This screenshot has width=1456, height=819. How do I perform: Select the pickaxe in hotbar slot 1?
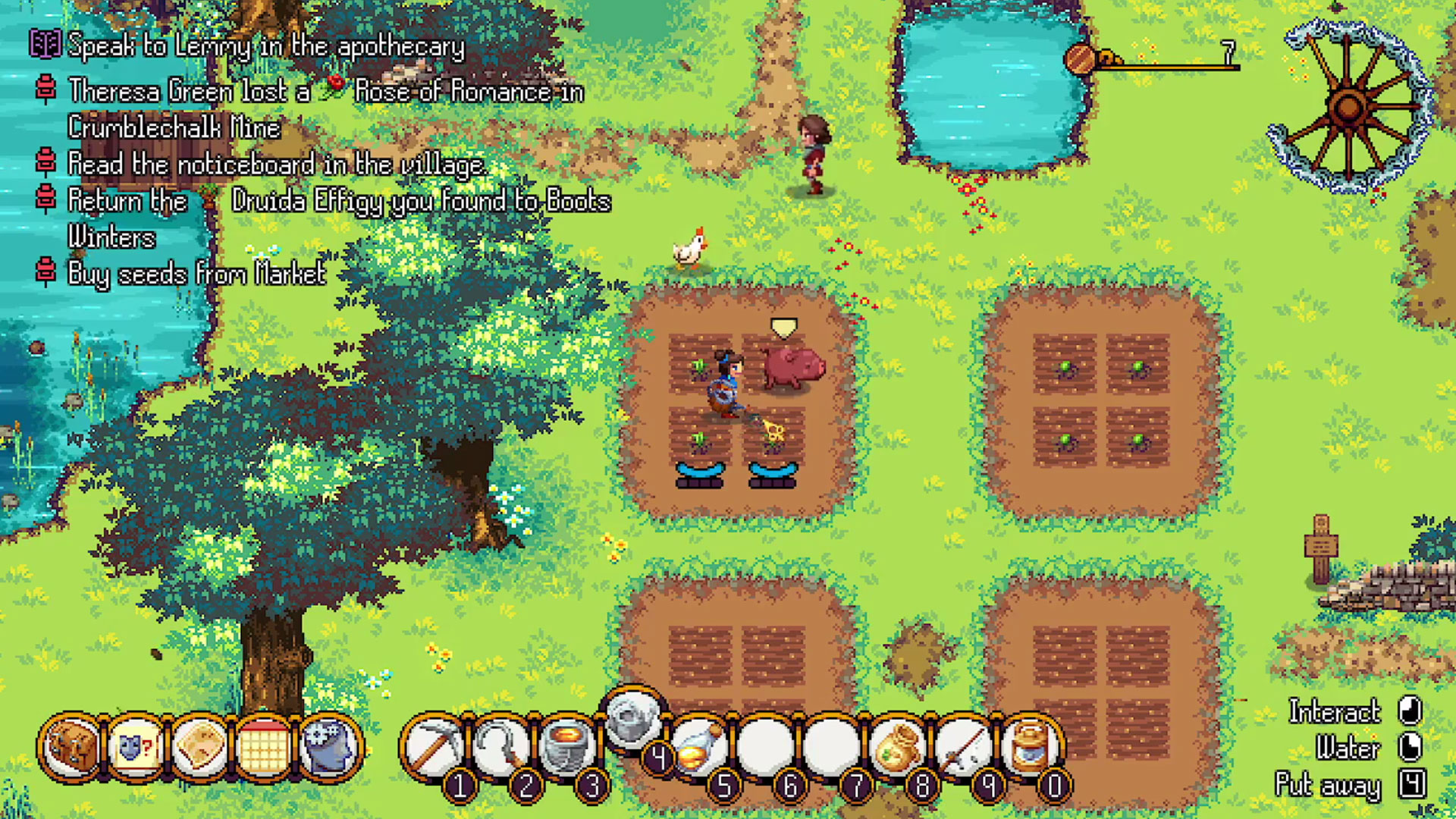[432, 748]
